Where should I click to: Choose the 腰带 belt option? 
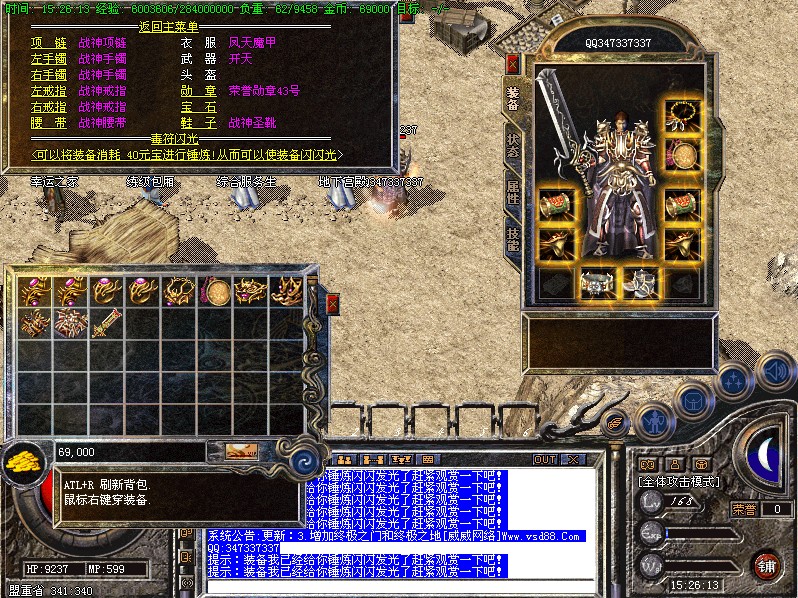(x=47, y=123)
